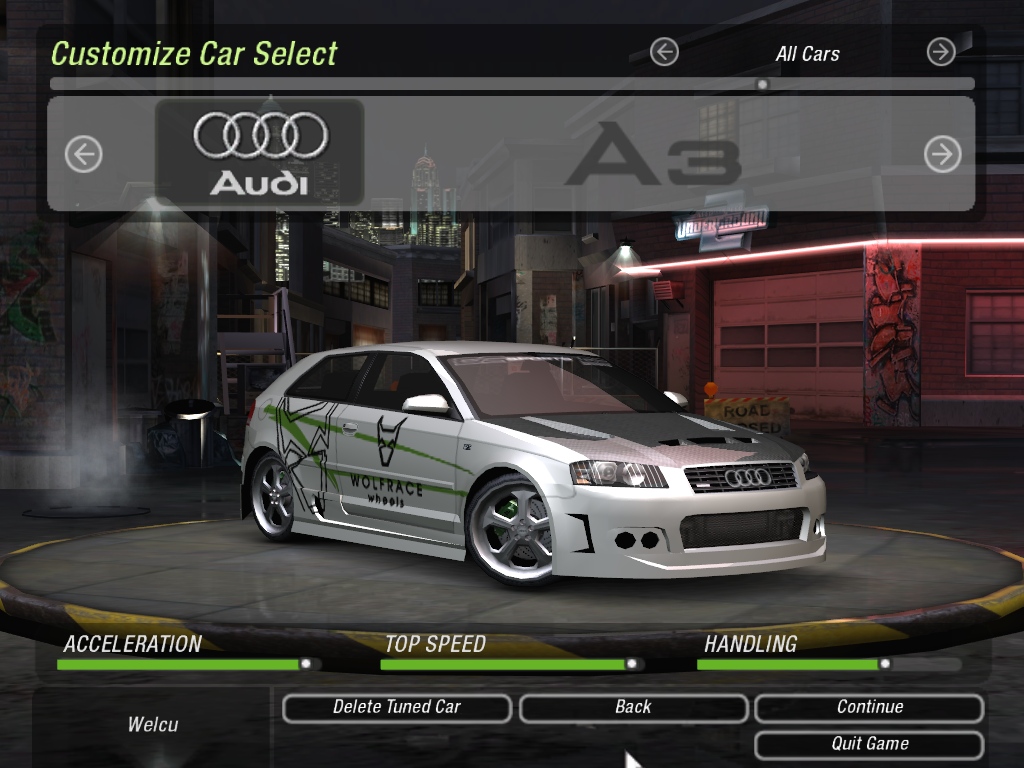Show the previous car with left arrow
The width and height of the screenshot is (1024, 768).
(x=84, y=154)
